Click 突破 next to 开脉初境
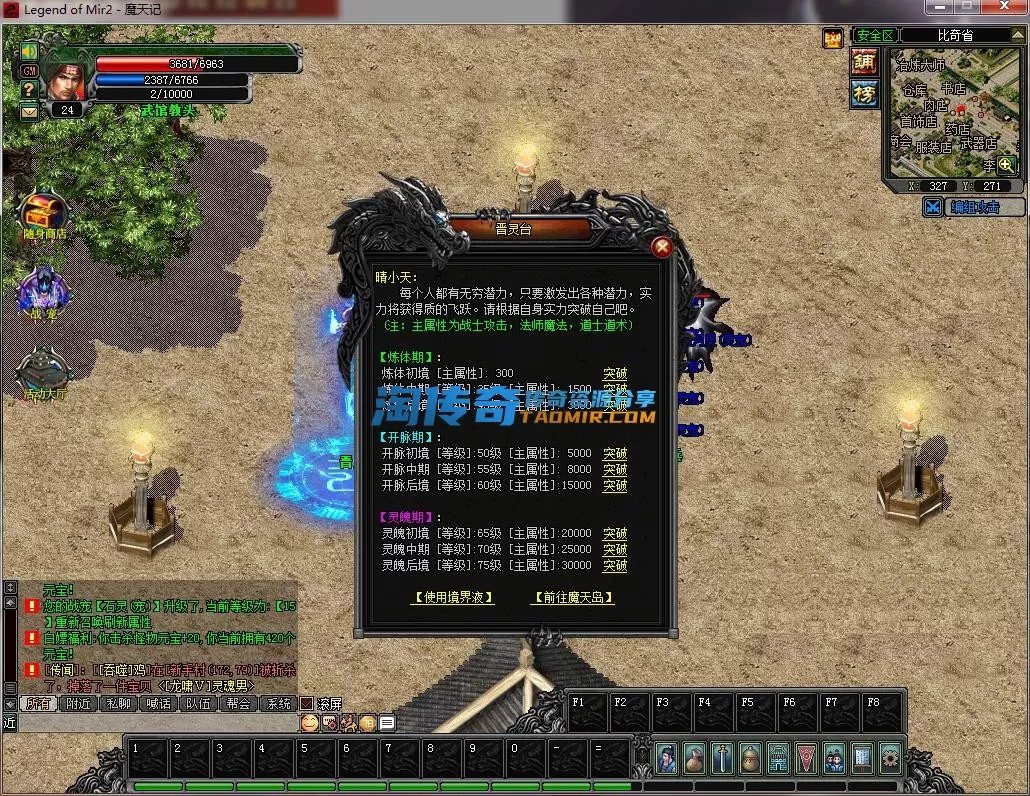Image resolution: width=1030 pixels, height=796 pixels. click(x=615, y=453)
